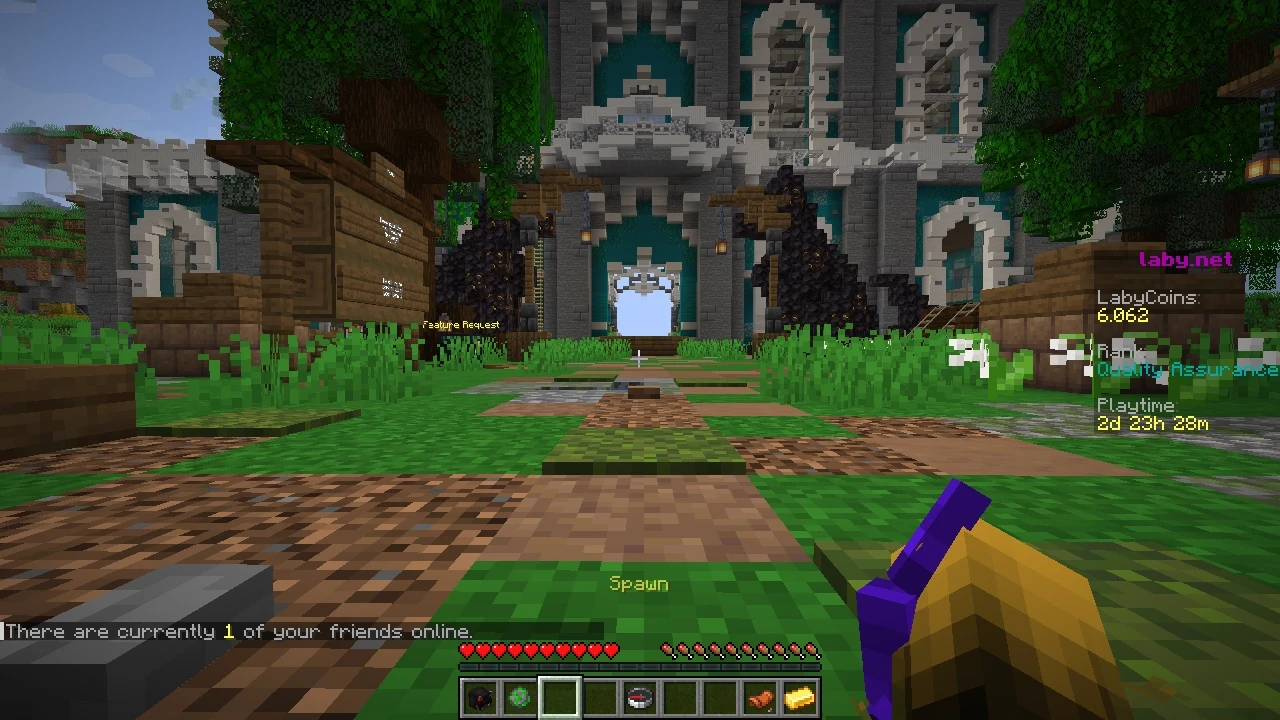
Task: Select the saddle item in the hotbar
Action: (759, 697)
